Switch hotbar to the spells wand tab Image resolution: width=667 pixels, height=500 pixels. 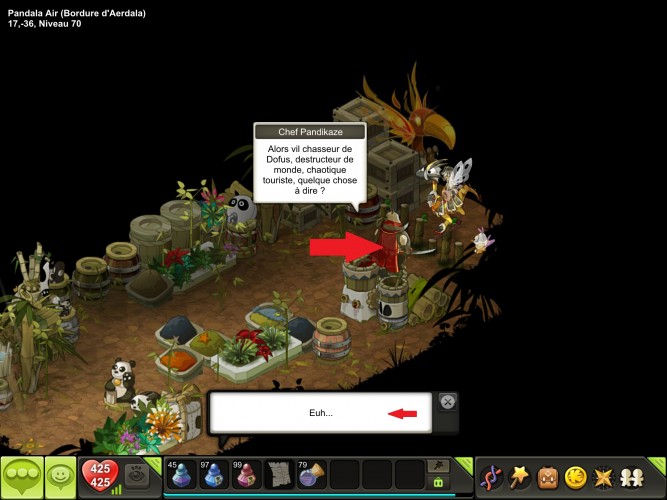[x=437, y=465]
